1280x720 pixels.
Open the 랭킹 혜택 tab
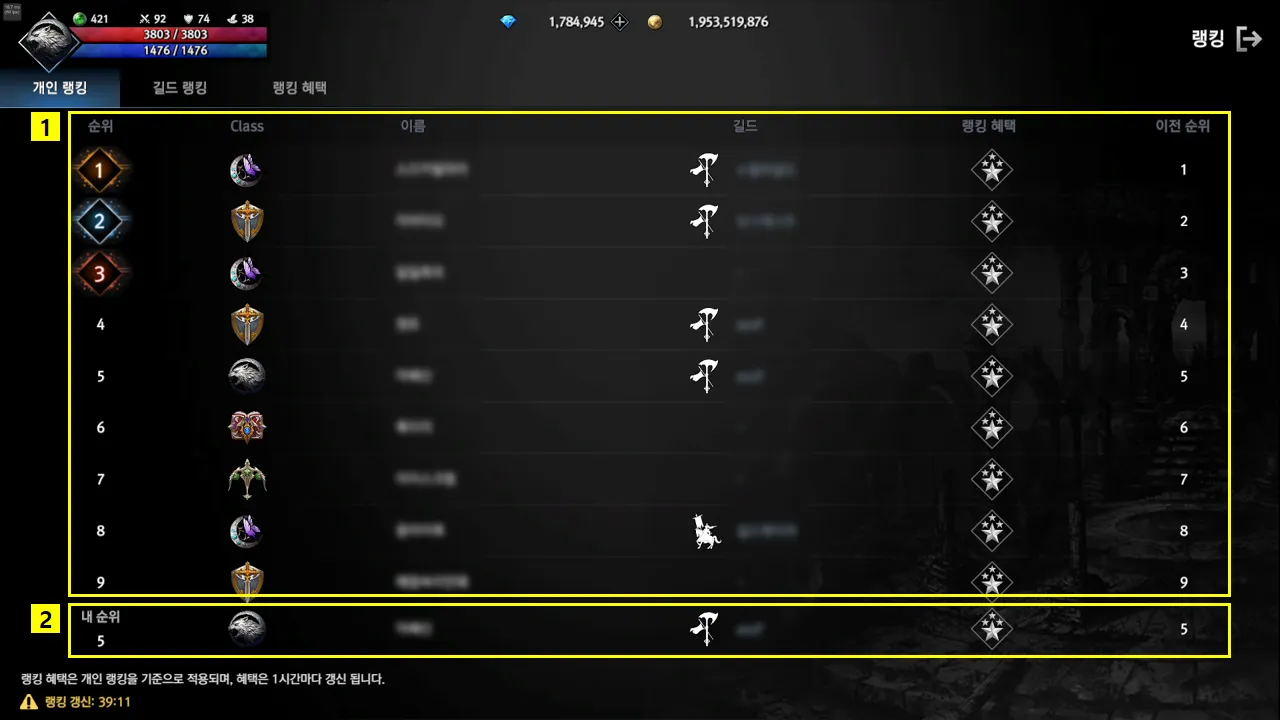(x=299, y=88)
